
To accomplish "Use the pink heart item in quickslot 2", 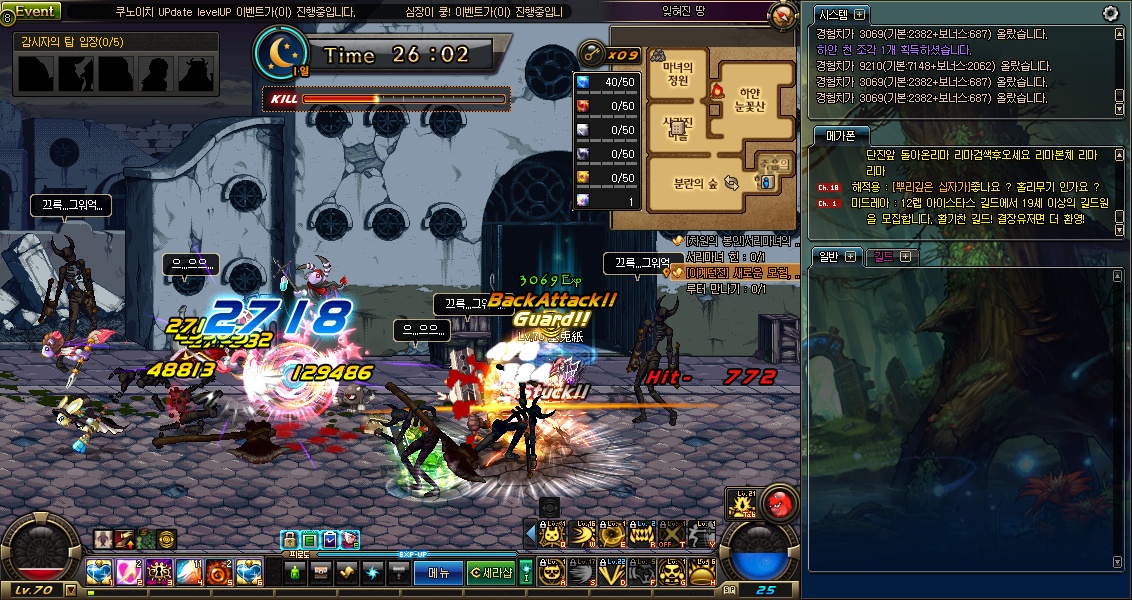I will click(129, 572).
